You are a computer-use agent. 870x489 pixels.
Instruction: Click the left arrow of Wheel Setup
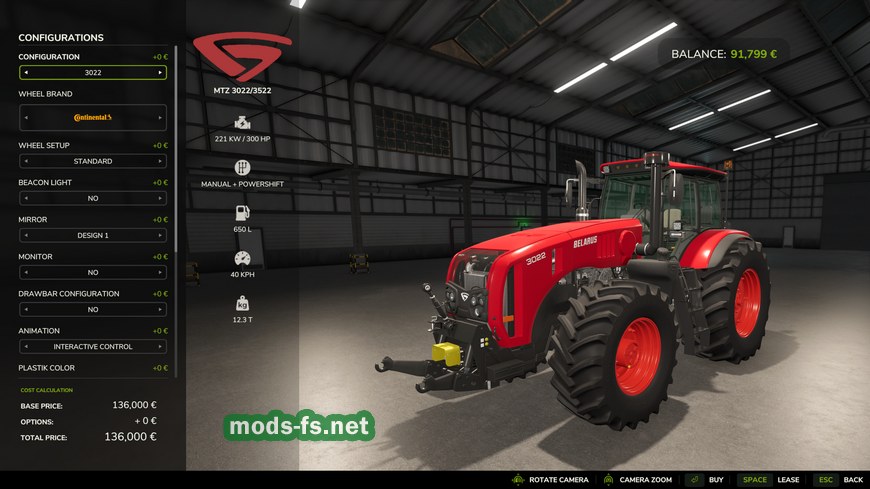tap(26, 161)
